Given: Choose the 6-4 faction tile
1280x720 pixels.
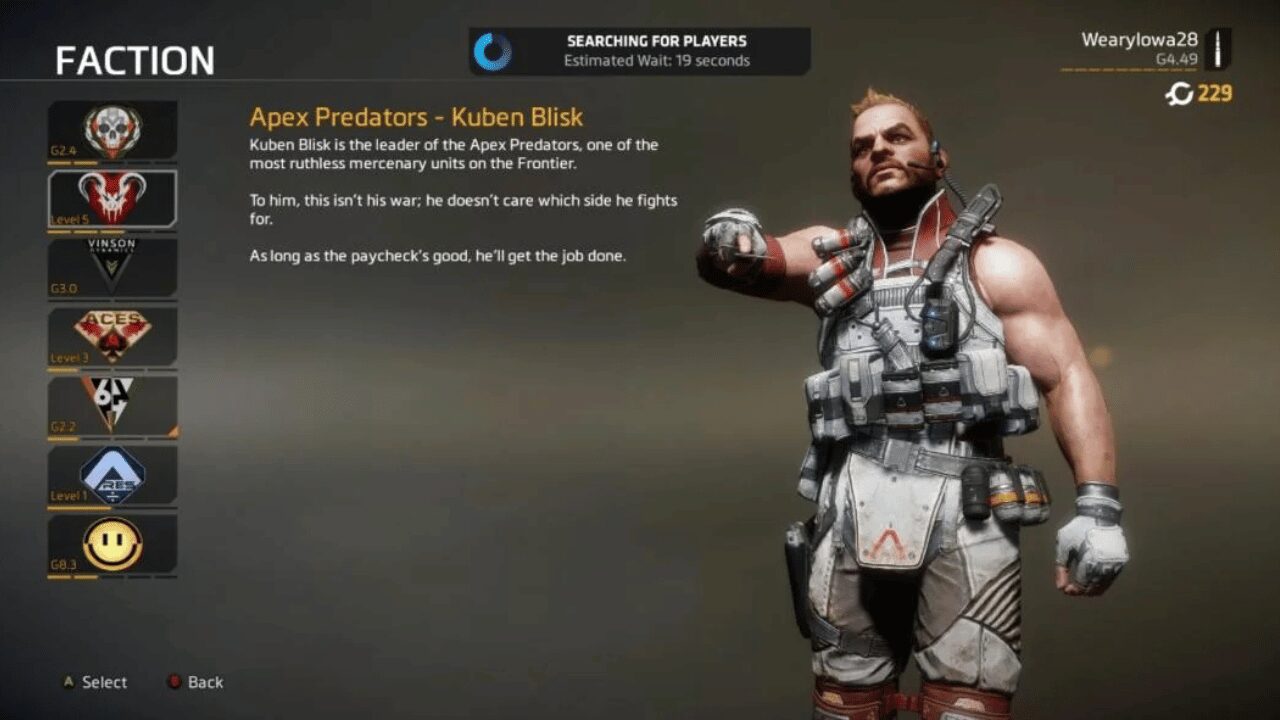Looking at the screenshot, I should coord(112,405).
